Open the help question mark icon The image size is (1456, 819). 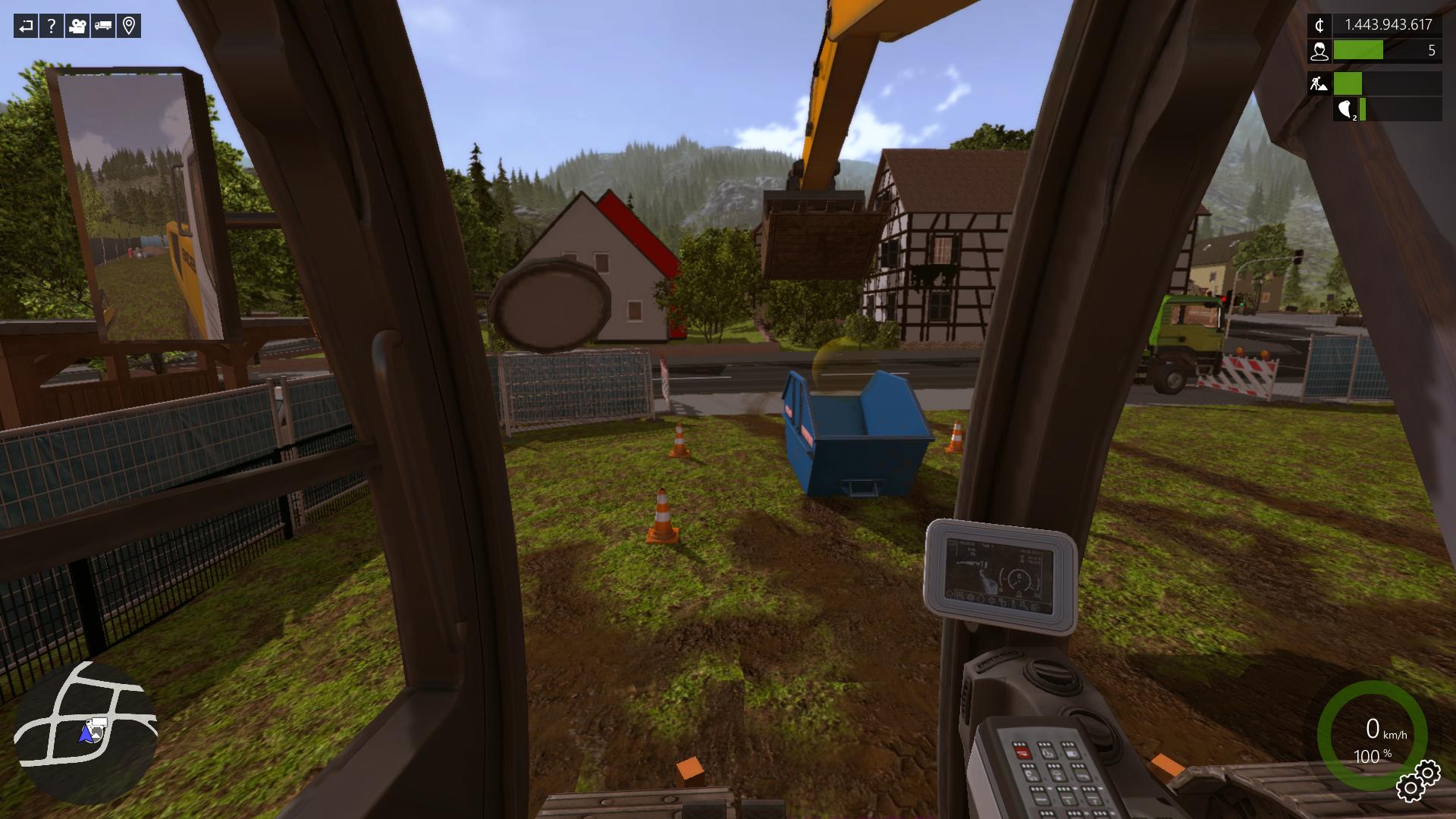coord(52,27)
